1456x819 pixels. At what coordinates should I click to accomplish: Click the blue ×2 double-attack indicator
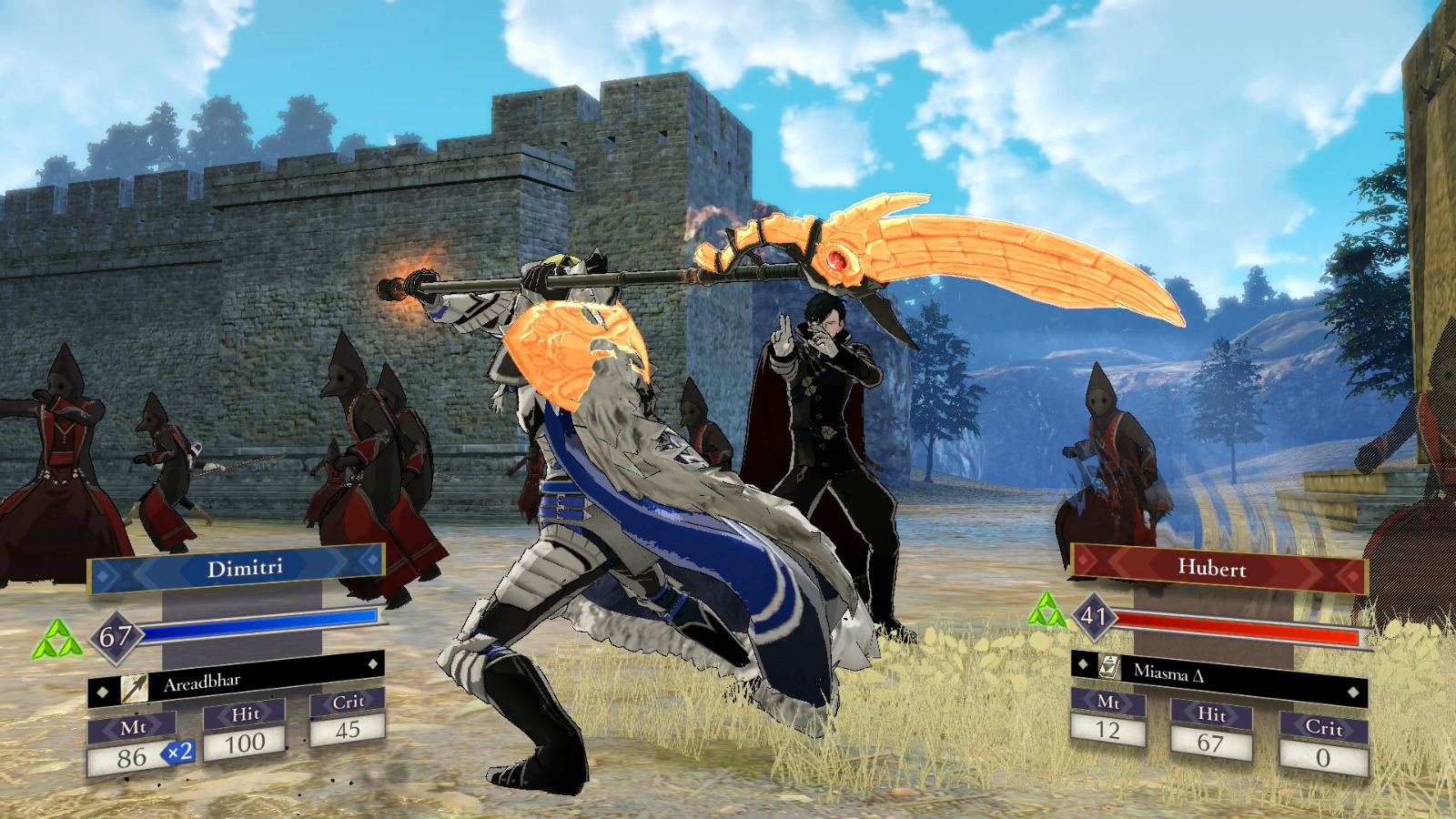[x=178, y=753]
